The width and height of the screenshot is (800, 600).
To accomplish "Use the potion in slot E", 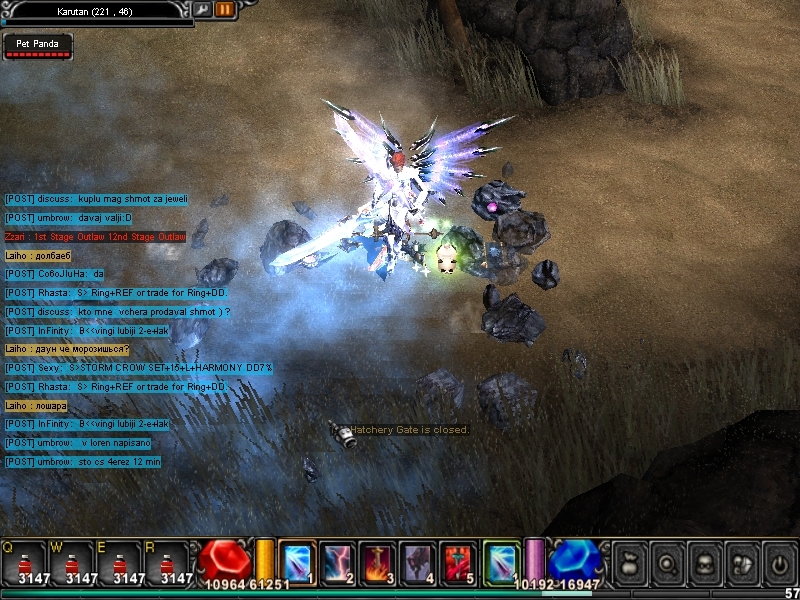I will [120, 562].
